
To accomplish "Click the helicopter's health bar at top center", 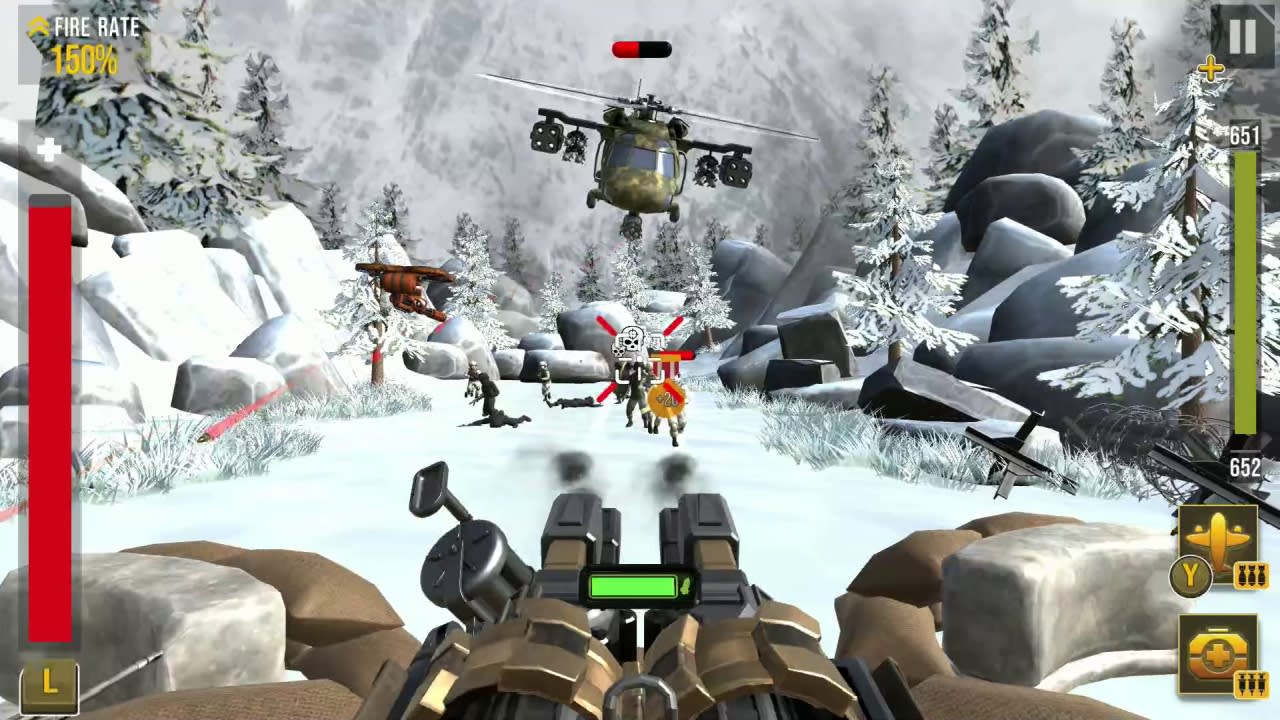I will pyautogui.click(x=640, y=47).
